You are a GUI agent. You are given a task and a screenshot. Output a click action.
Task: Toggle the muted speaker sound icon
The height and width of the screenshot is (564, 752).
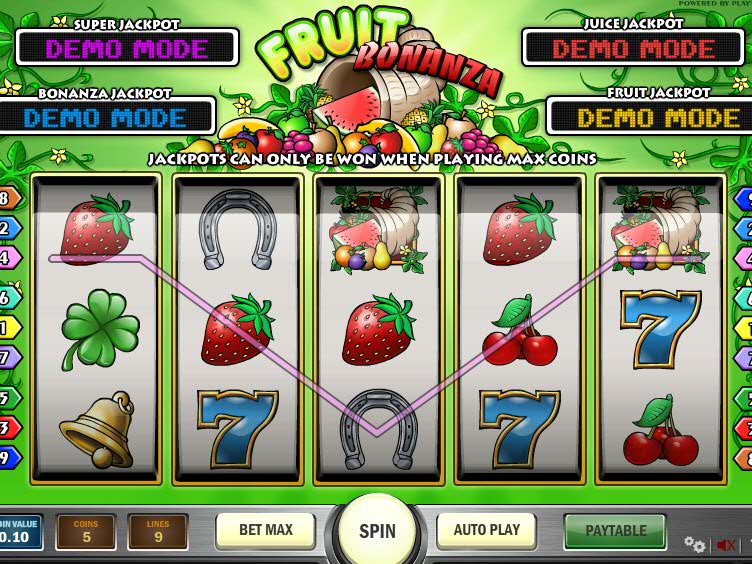726,545
